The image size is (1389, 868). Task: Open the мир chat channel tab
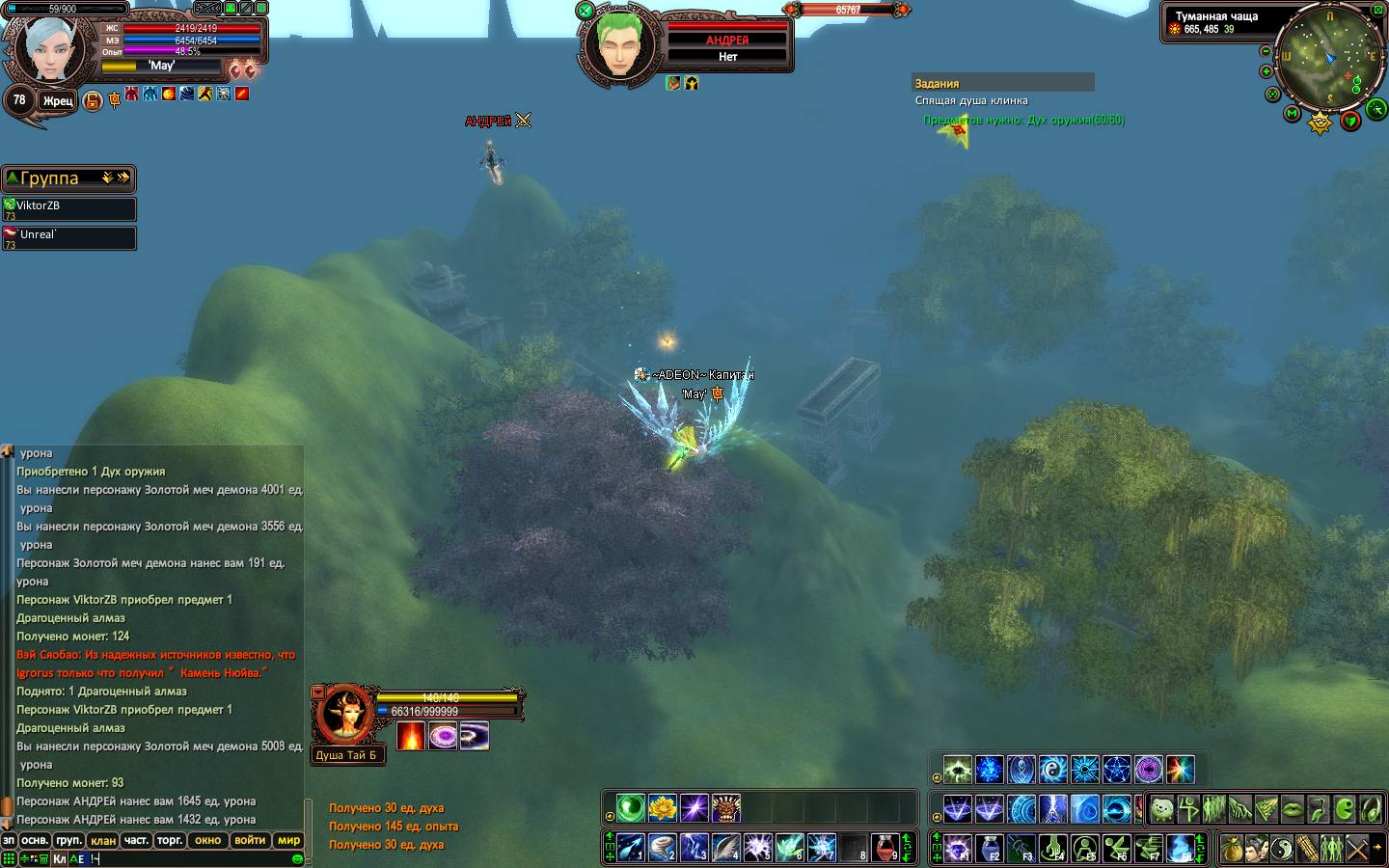click(288, 840)
